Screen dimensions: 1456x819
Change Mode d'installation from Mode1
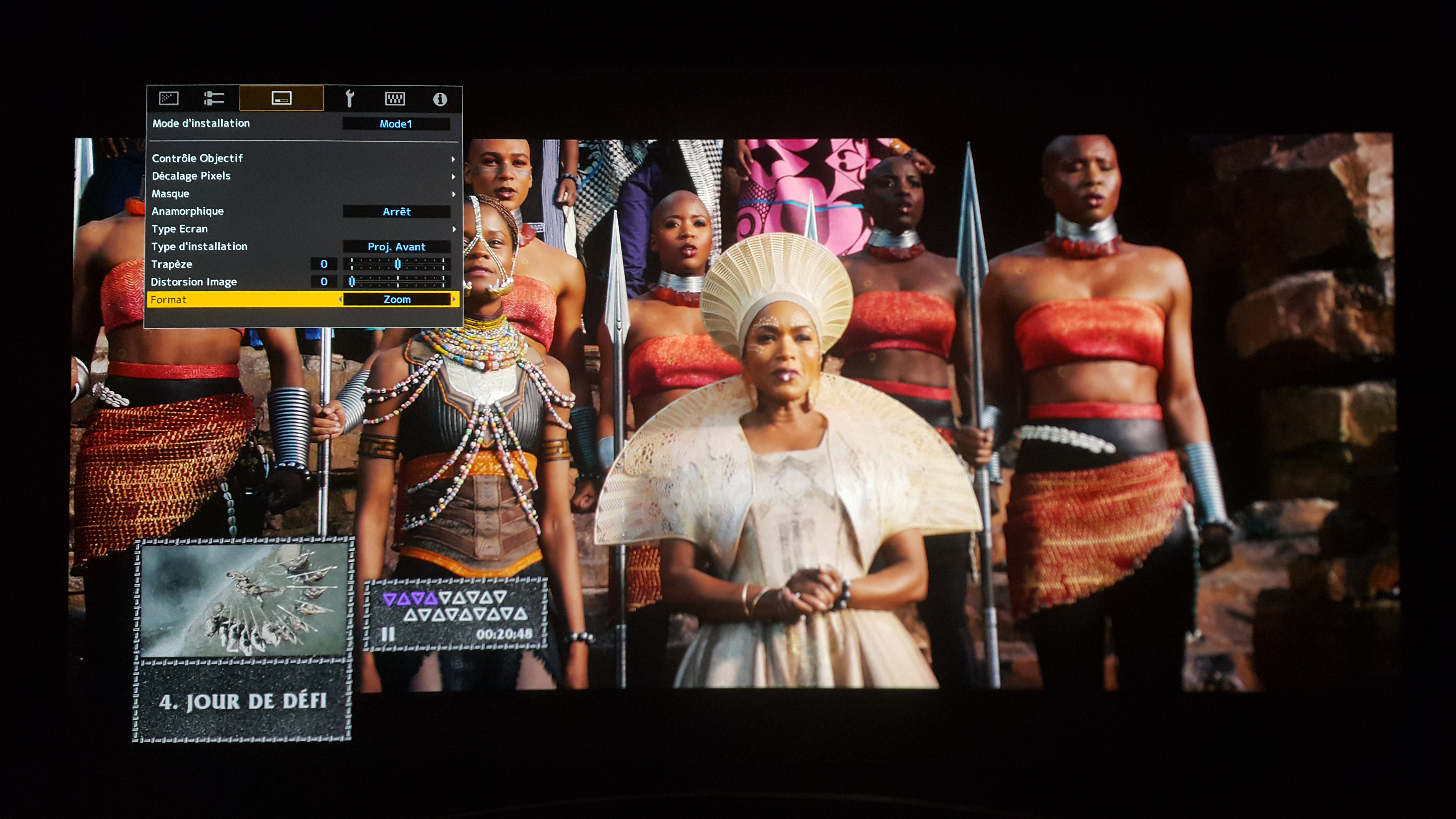pos(396,124)
